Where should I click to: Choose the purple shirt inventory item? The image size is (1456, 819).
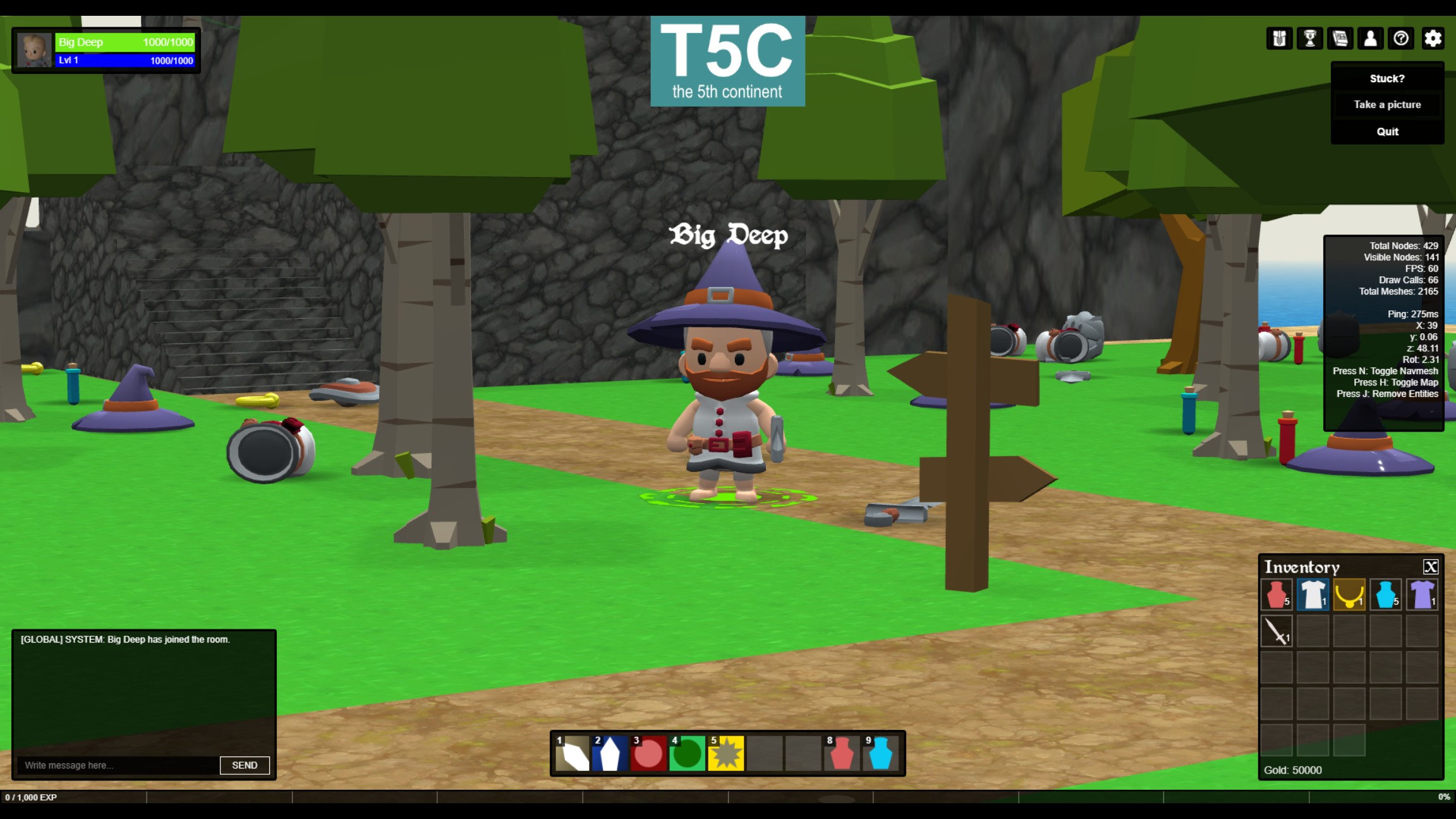[1422, 595]
